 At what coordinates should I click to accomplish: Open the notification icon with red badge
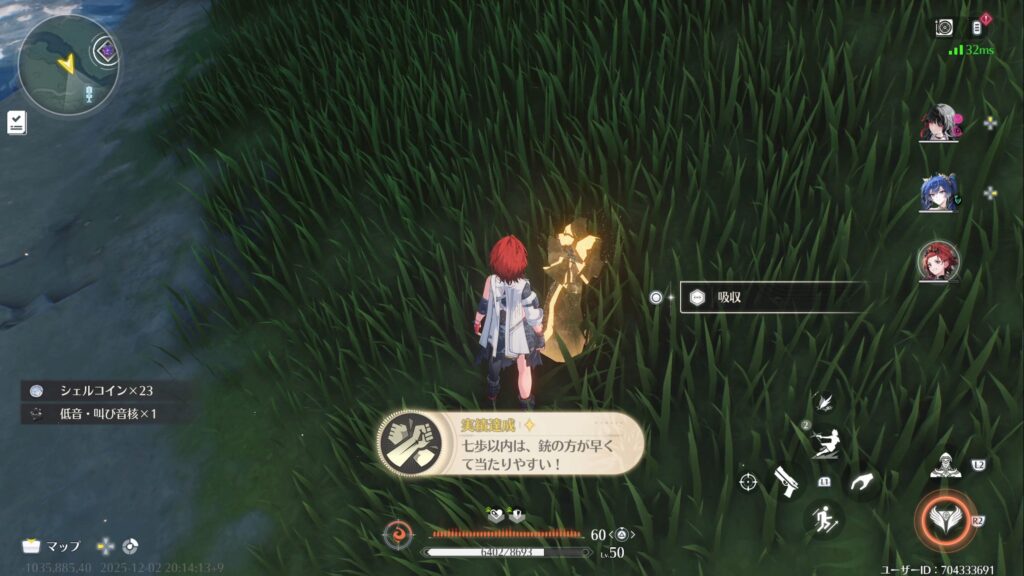pyautogui.click(x=978, y=27)
